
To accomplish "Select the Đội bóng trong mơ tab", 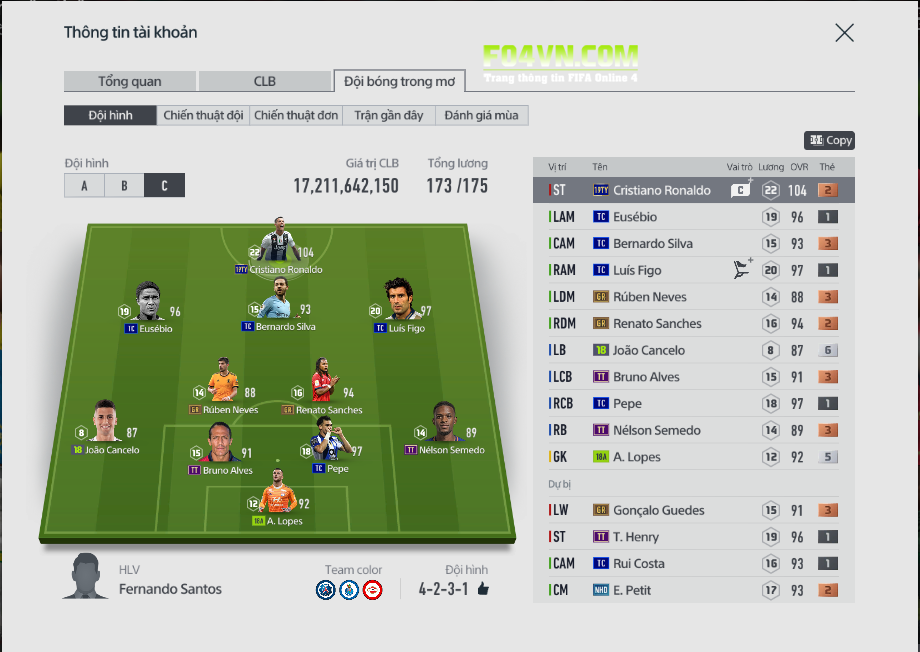I will pyautogui.click(x=399, y=81).
